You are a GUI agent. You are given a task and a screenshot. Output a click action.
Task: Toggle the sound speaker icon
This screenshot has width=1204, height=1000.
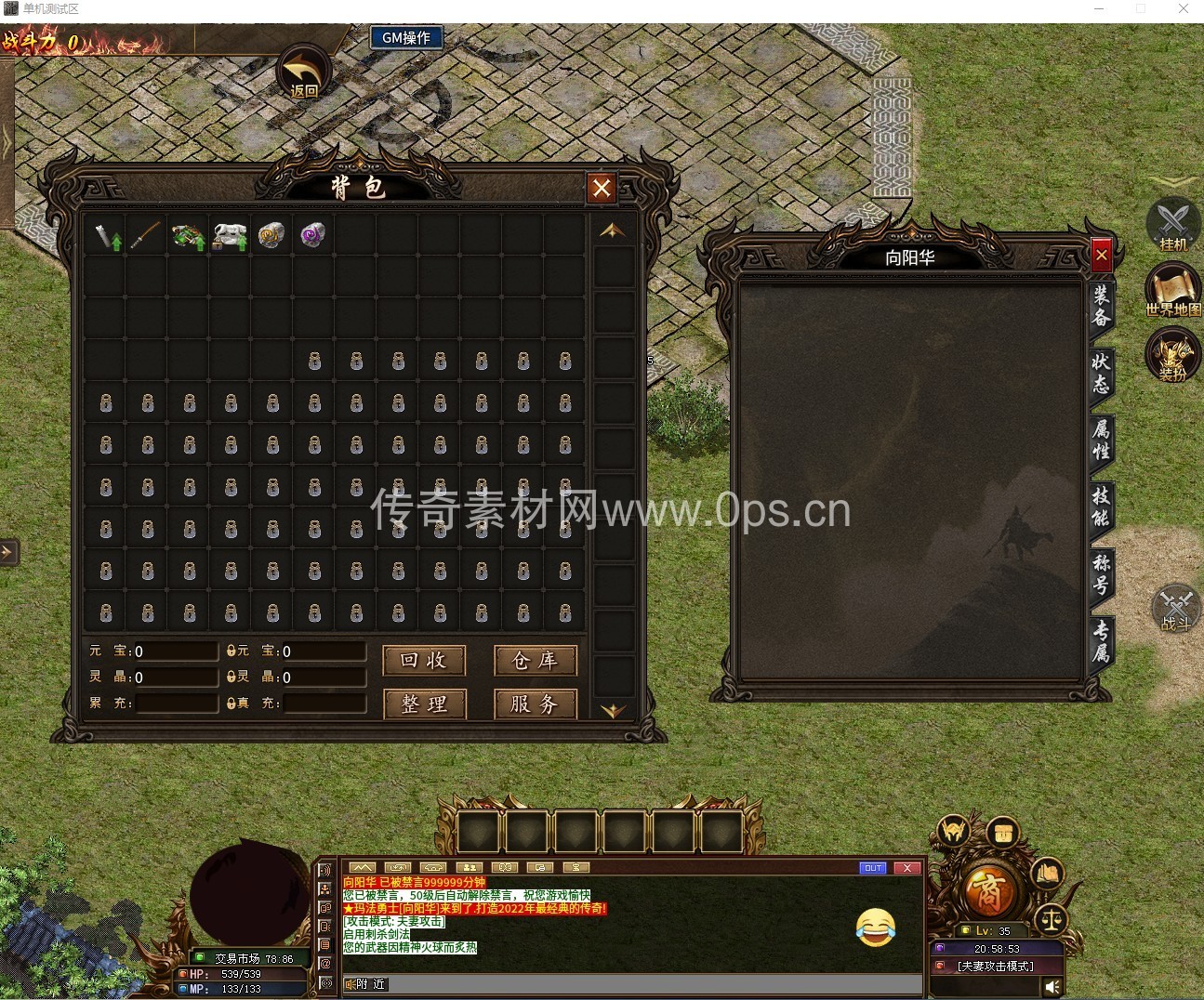pos(1052,987)
